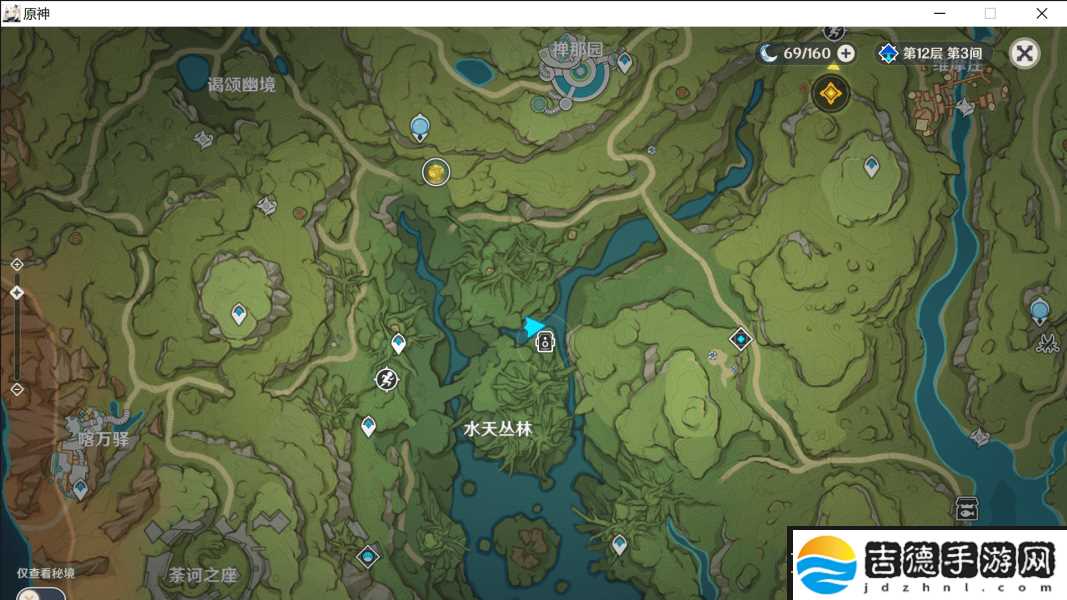This screenshot has height=600, width=1067.
Task: Select the round gold coin map marker
Action: pos(435,172)
